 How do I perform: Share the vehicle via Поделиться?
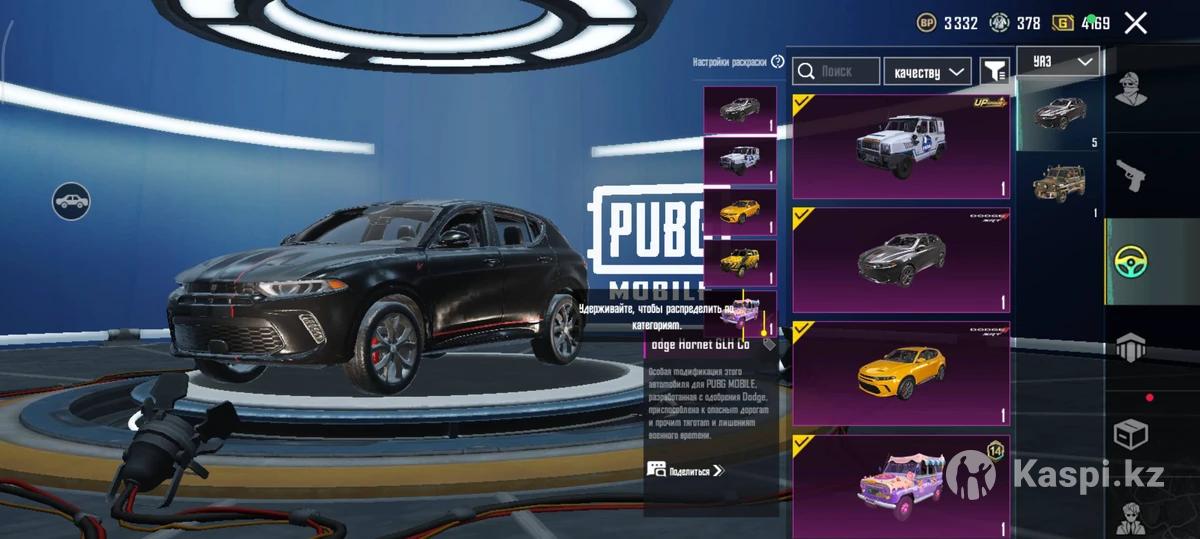(x=686, y=470)
